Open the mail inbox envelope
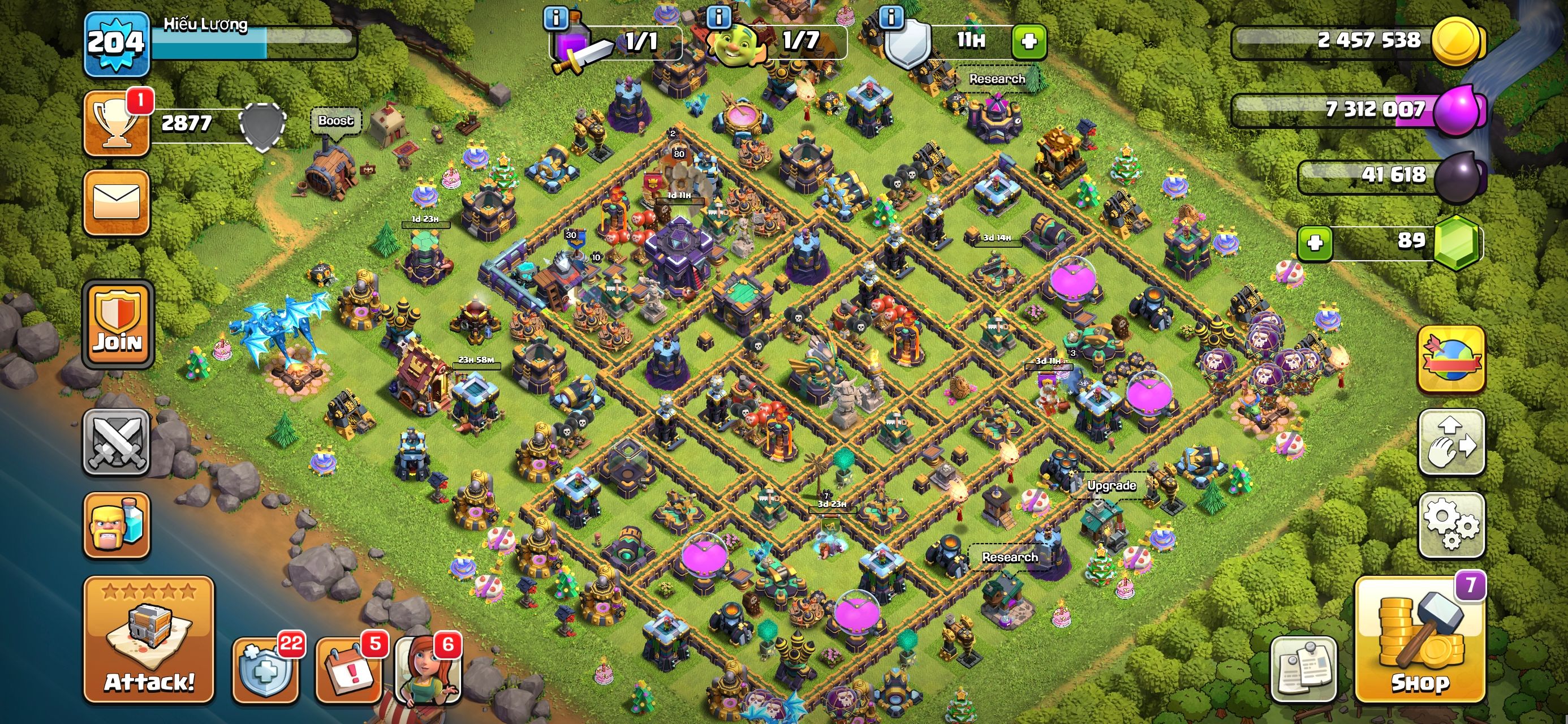This screenshot has width=1568, height=724. (x=117, y=202)
